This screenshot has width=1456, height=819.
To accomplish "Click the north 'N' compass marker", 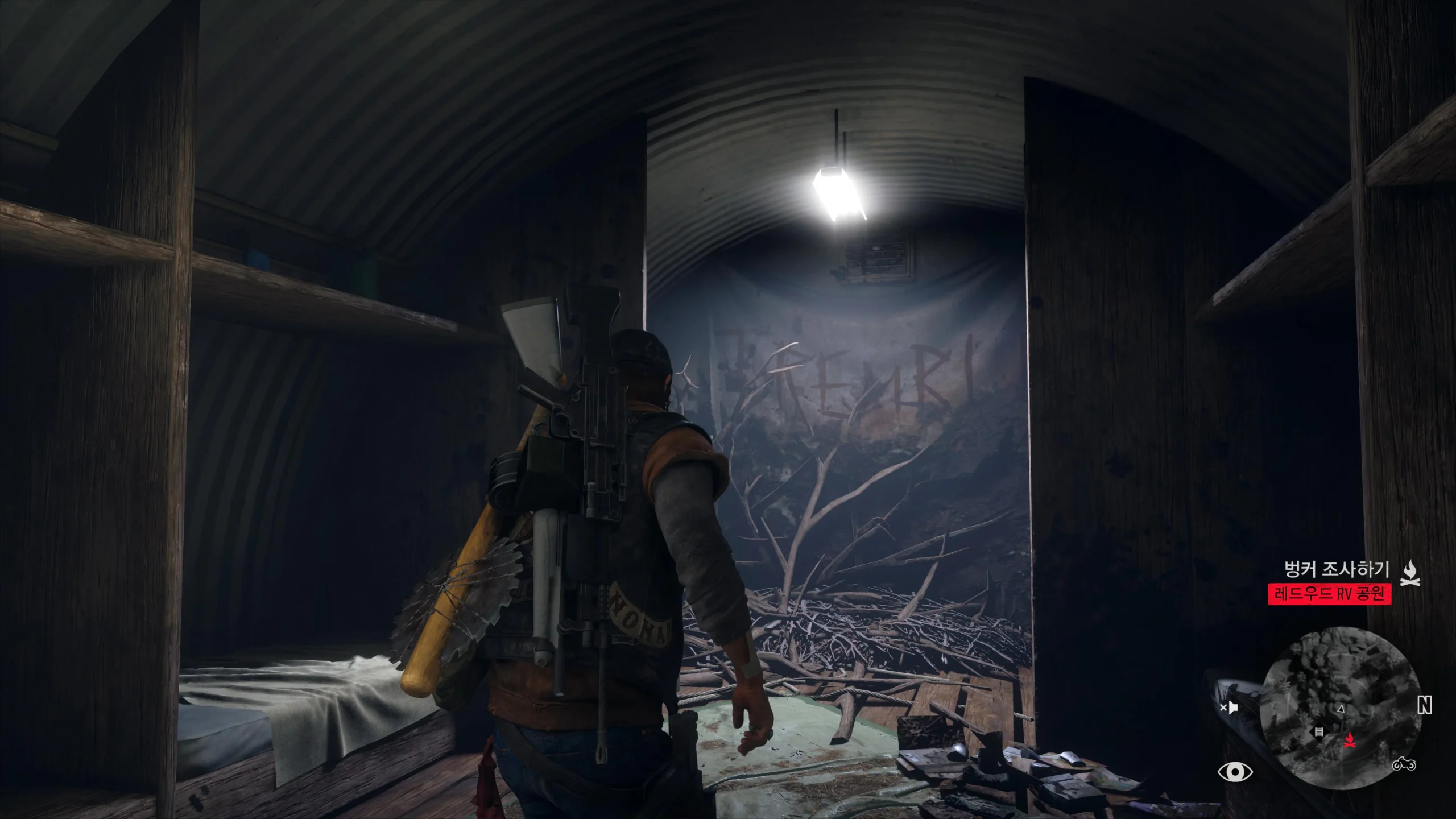I will coord(1424,706).
